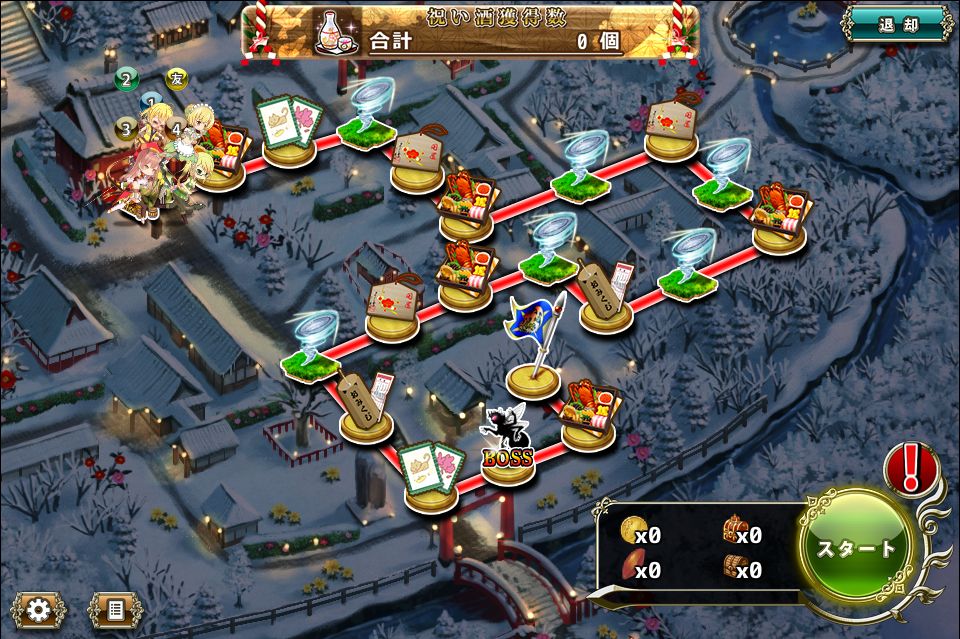This screenshot has width=960, height=639.
Task: Open the gear settings menu
Action: point(39,609)
